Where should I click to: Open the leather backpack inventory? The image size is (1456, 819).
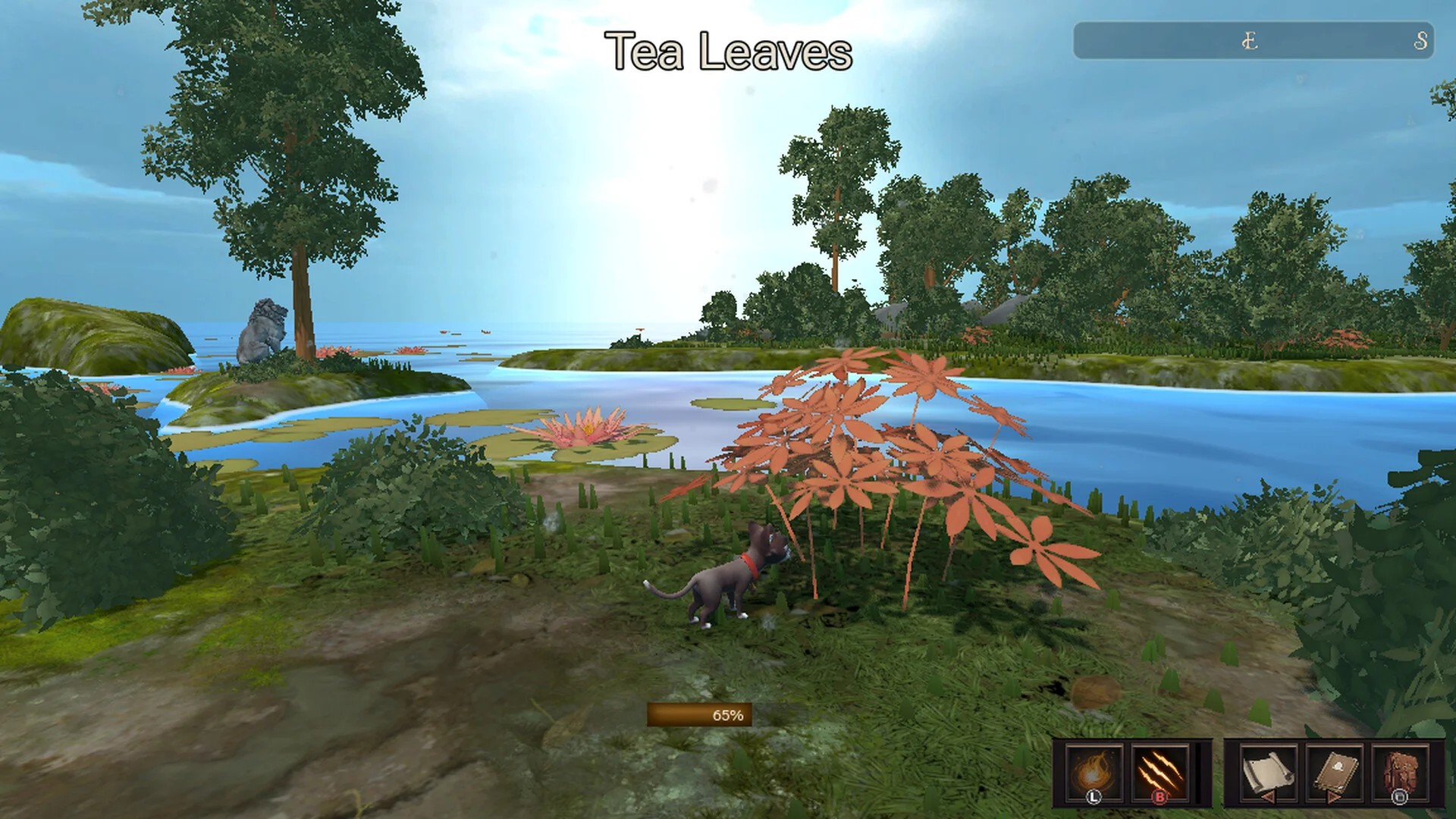pos(1399,771)
